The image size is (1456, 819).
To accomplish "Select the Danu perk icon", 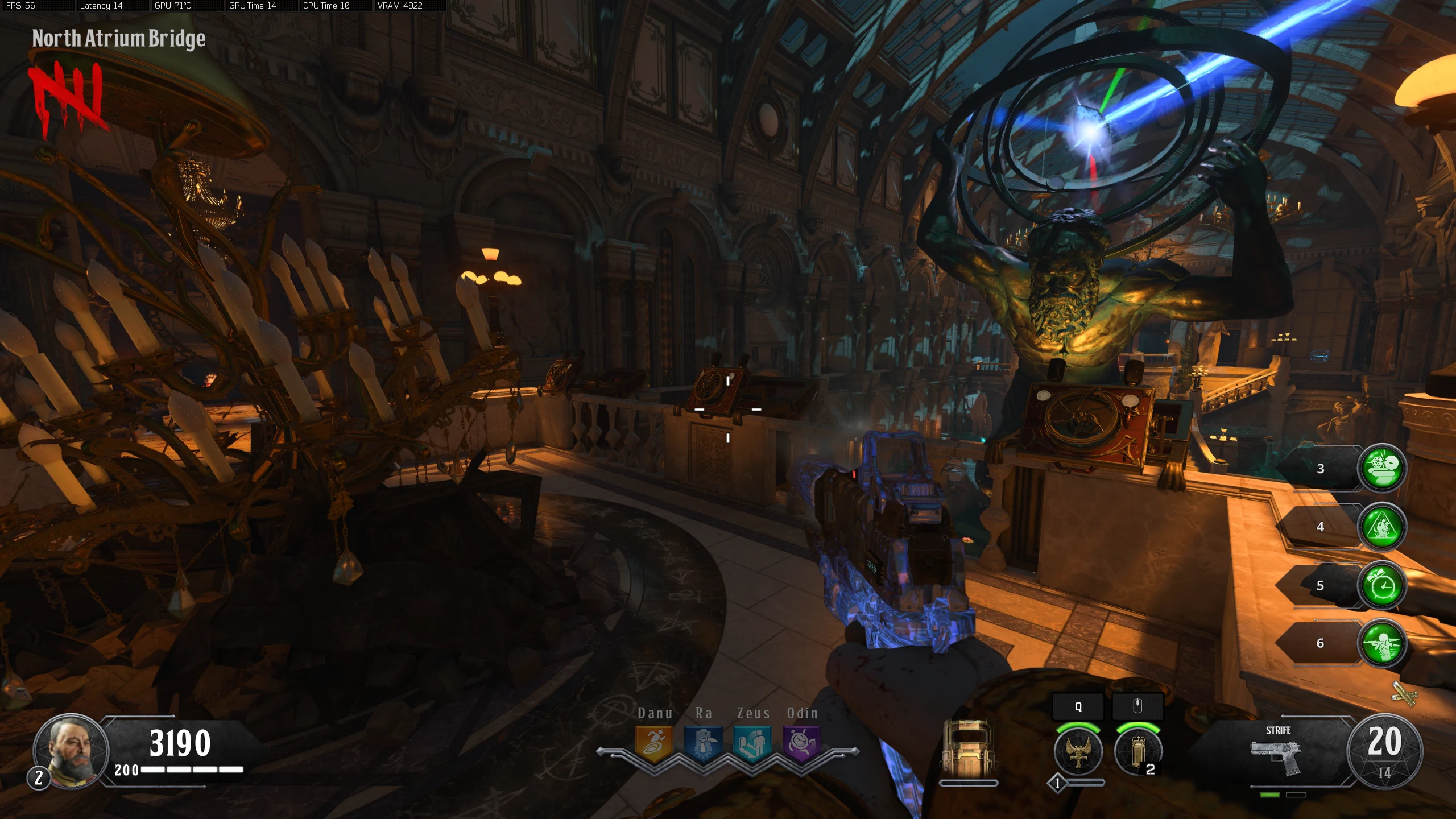I will [x=654, y=743].
